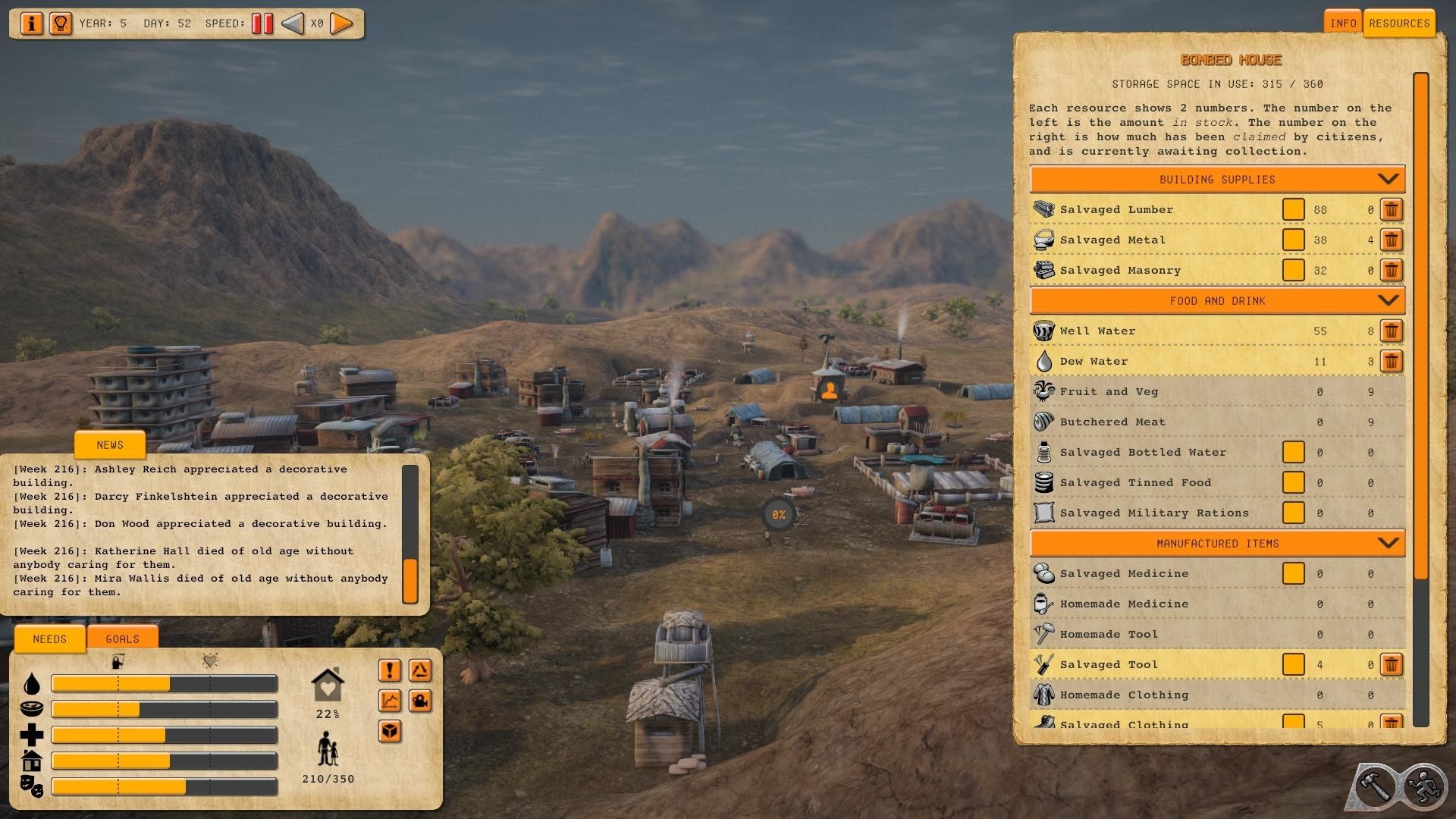Open the GOALS tab

tap(122, 639)
